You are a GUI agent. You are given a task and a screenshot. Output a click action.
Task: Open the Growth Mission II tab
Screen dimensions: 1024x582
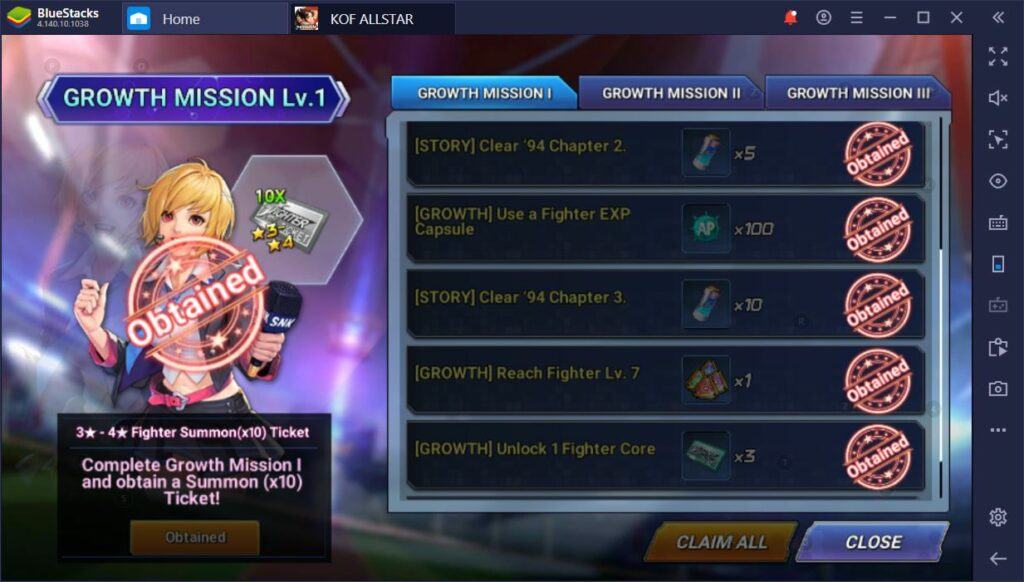pos(670,93)
